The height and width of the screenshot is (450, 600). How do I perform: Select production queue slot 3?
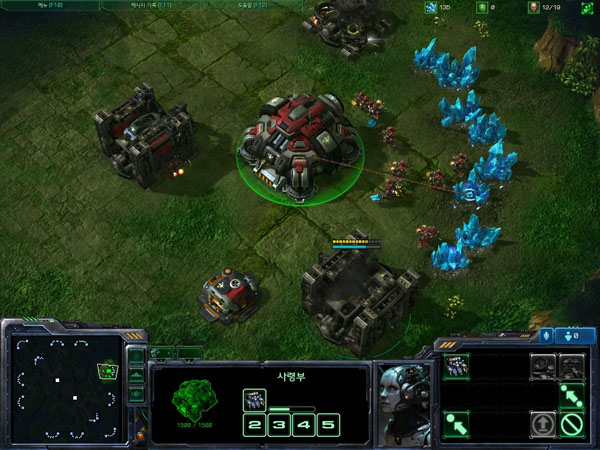278,425
